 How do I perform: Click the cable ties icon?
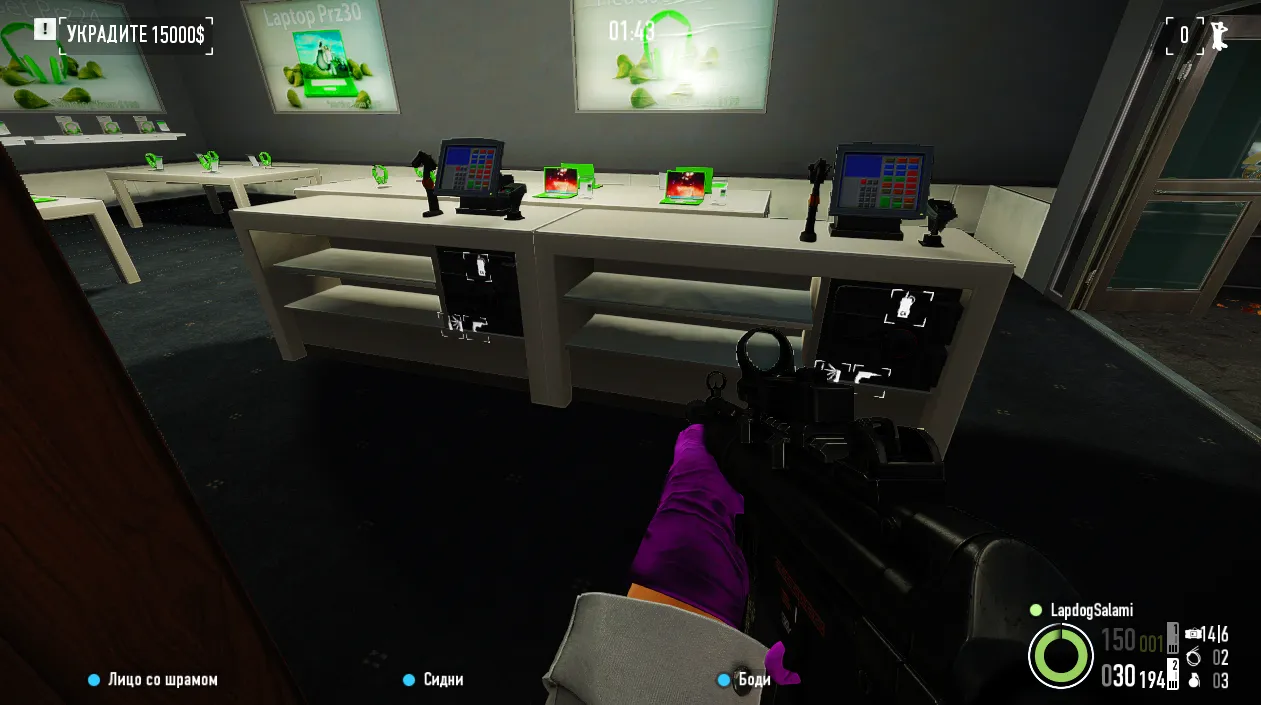point(1193,658)
